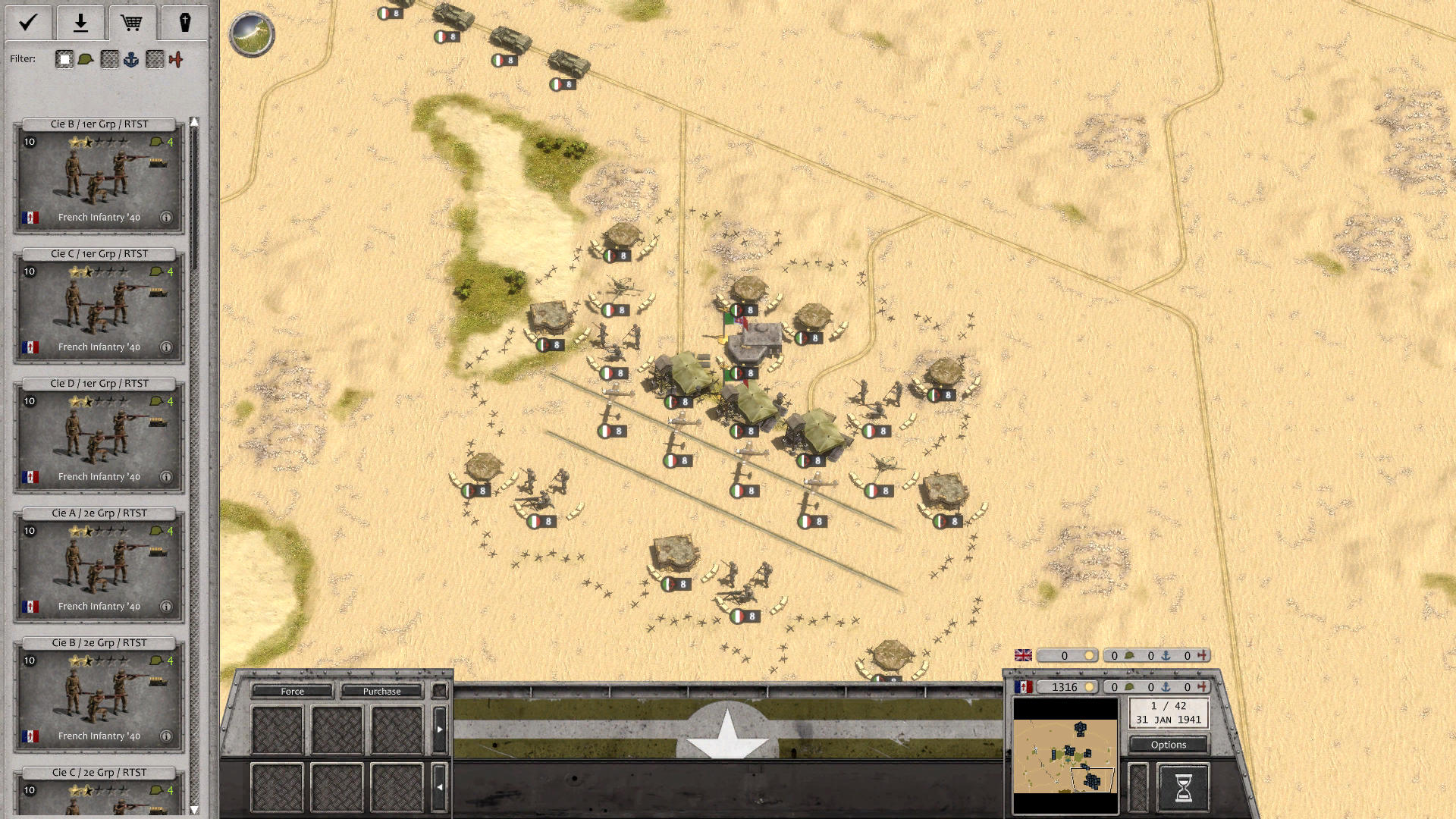Switch to the Force tab

292,691
